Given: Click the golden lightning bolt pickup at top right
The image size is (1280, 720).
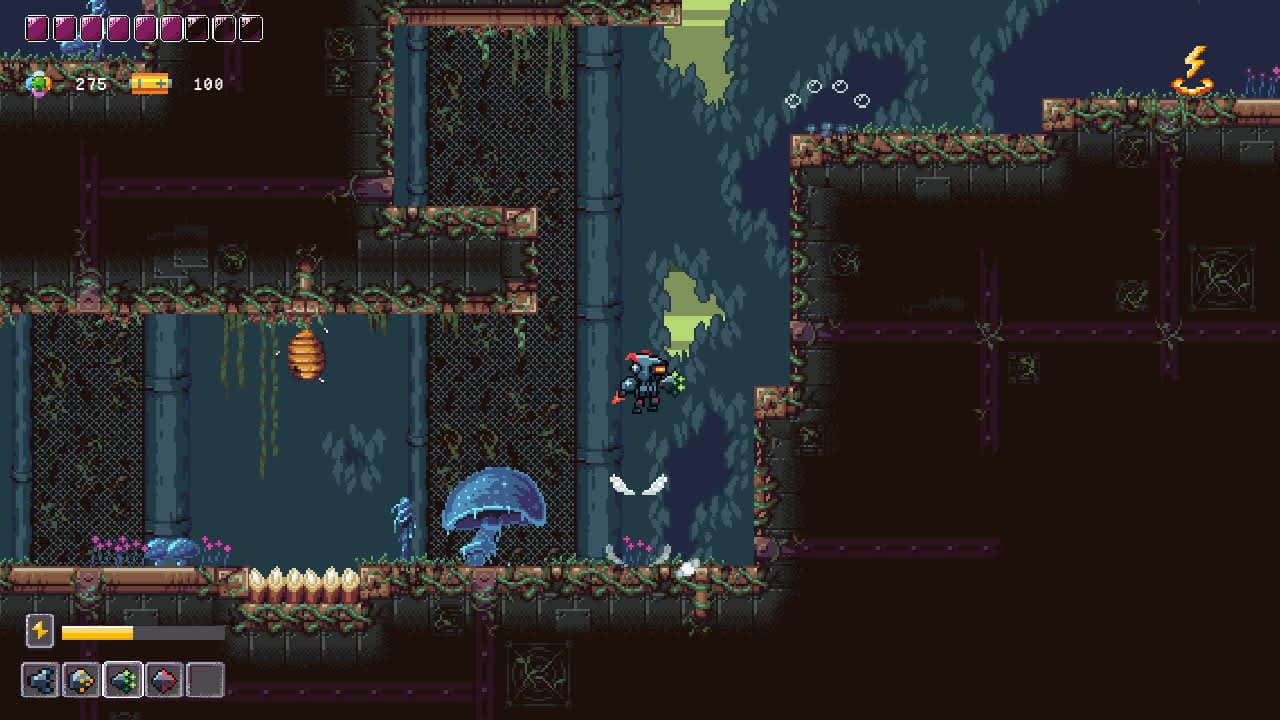Looking at the screenshot, I should click(x=1196, y=70).
